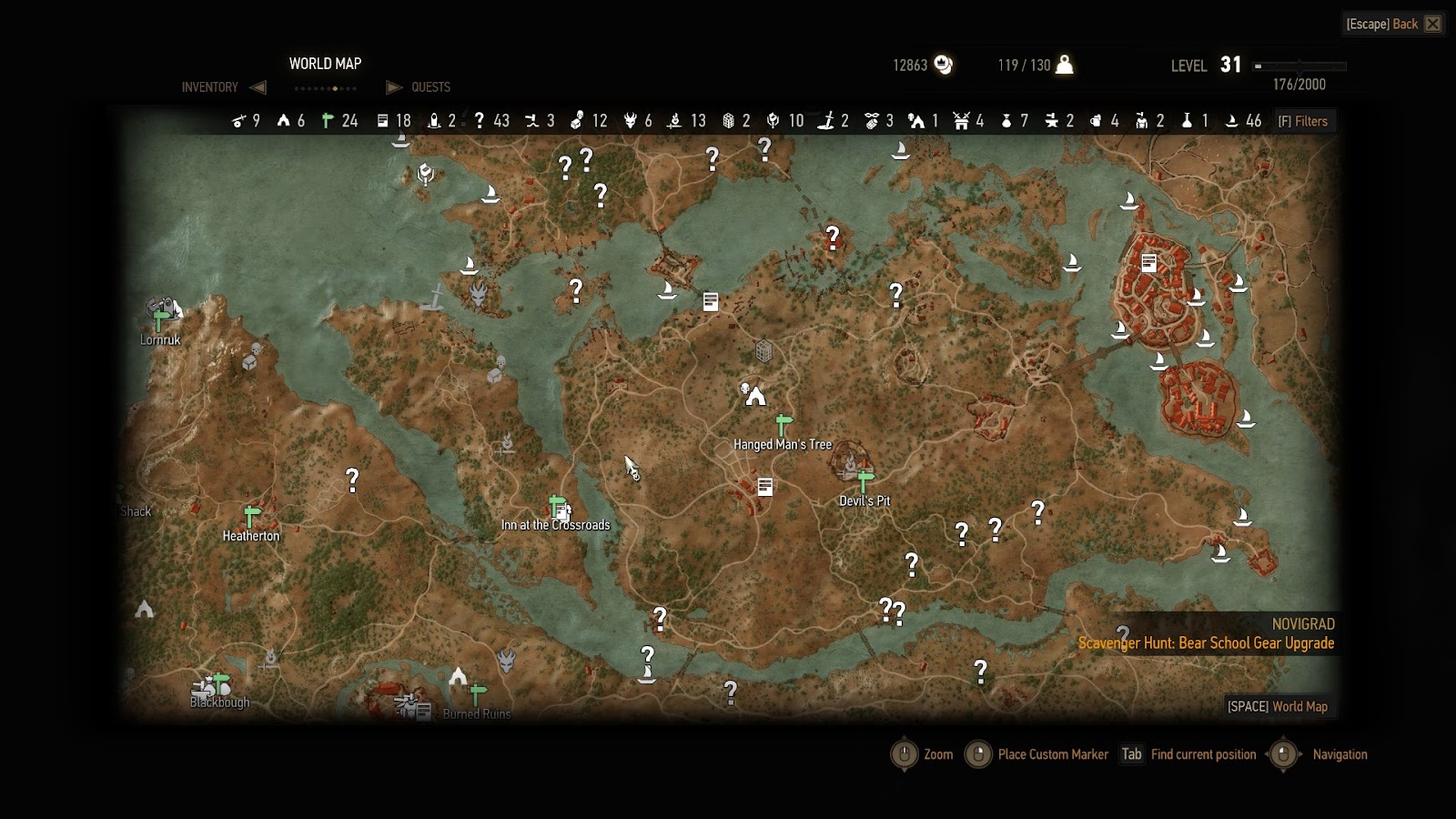The width and height of the screenshot is (1456, 819).
Task: Toggle the notice board filter showing 18
Action: pos(394,121)
